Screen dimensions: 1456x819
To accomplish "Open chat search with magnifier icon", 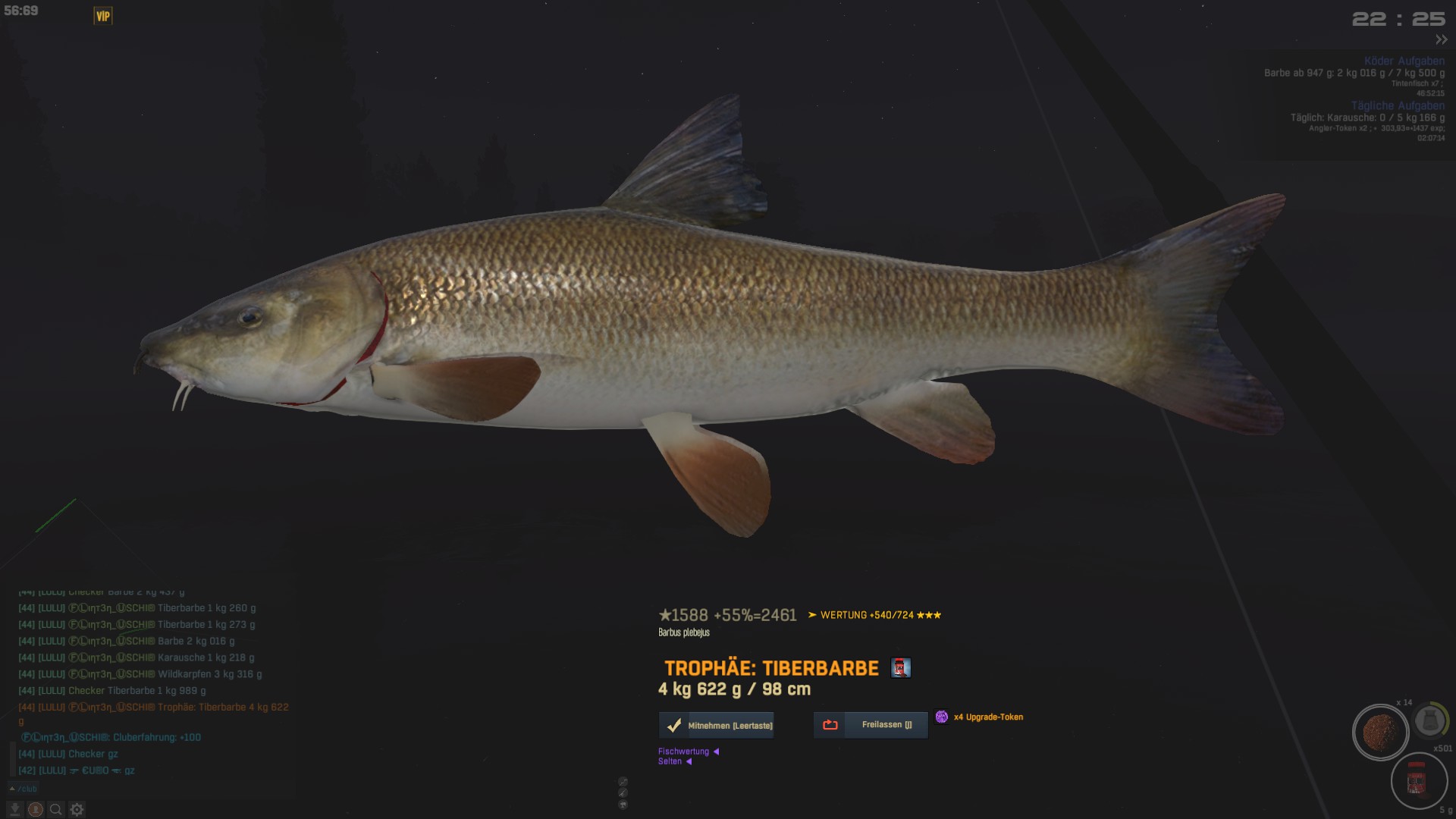I will 55,810.
